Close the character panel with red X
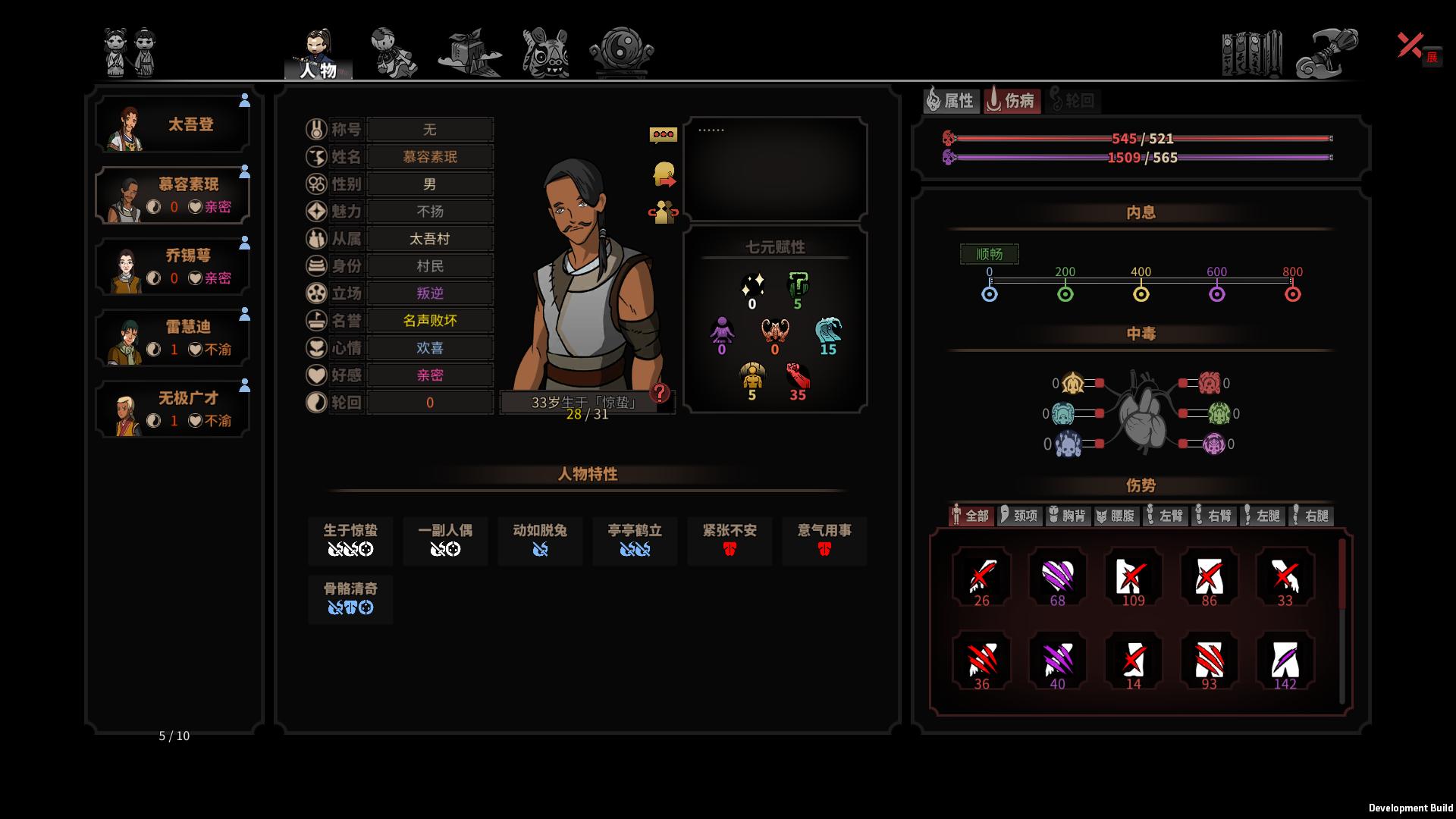Viewport: 1456px width, 819px height. click(x=1410, y=45)
